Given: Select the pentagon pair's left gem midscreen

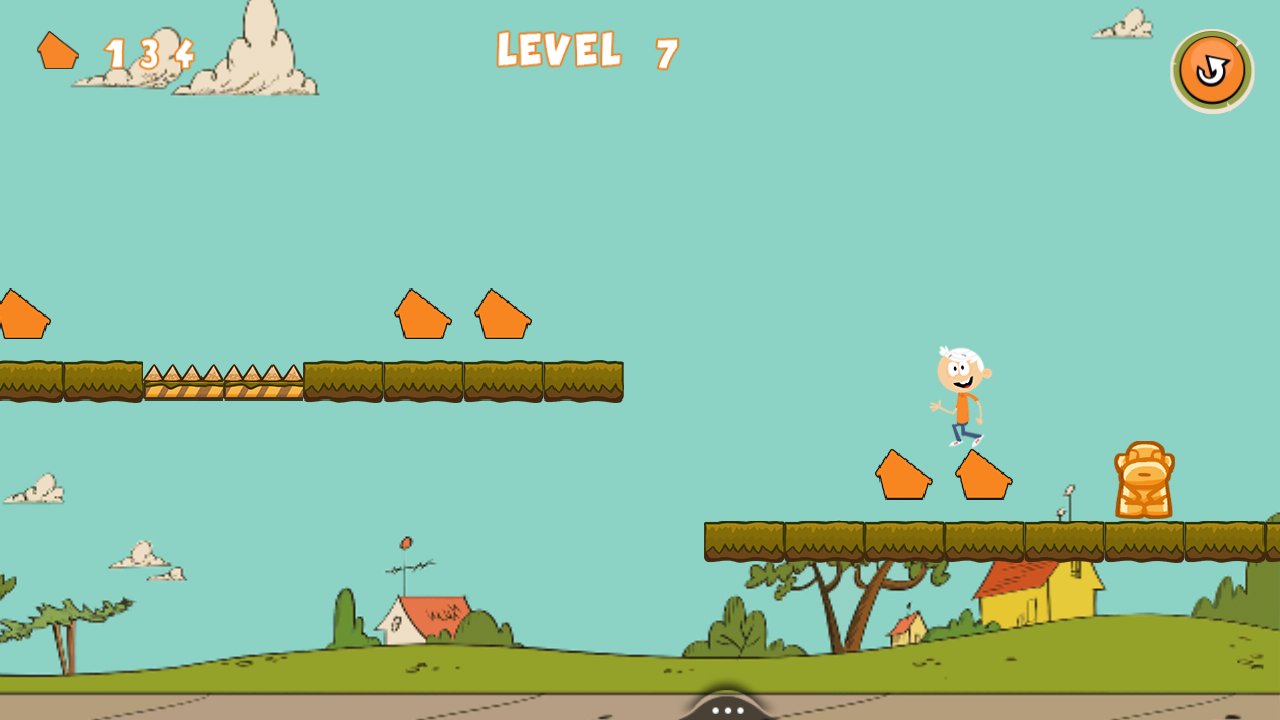Looking at the screenshot, I should [x=424, y=315].
